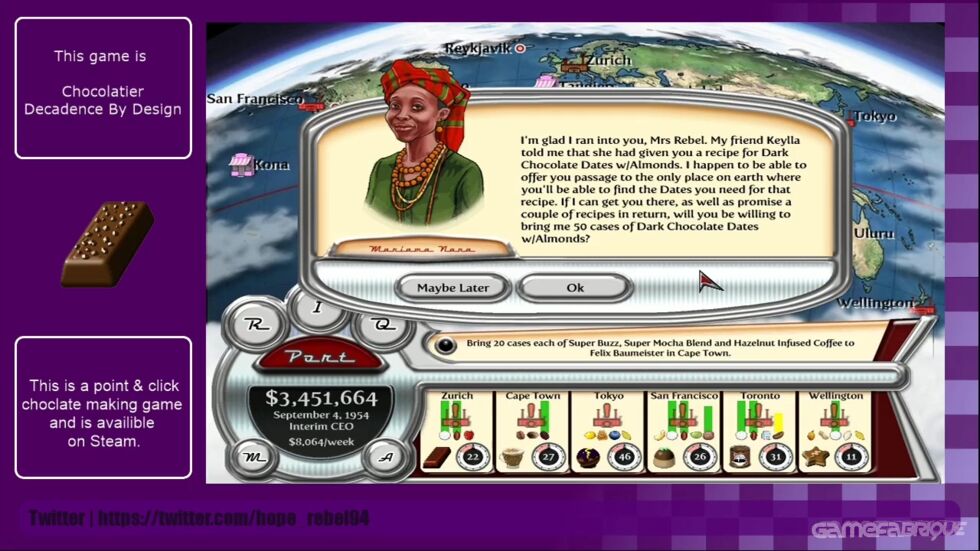This screenshot has width=980, height=551.
Task: Choose the Tokyo factory card
Action: pos(608,431)
